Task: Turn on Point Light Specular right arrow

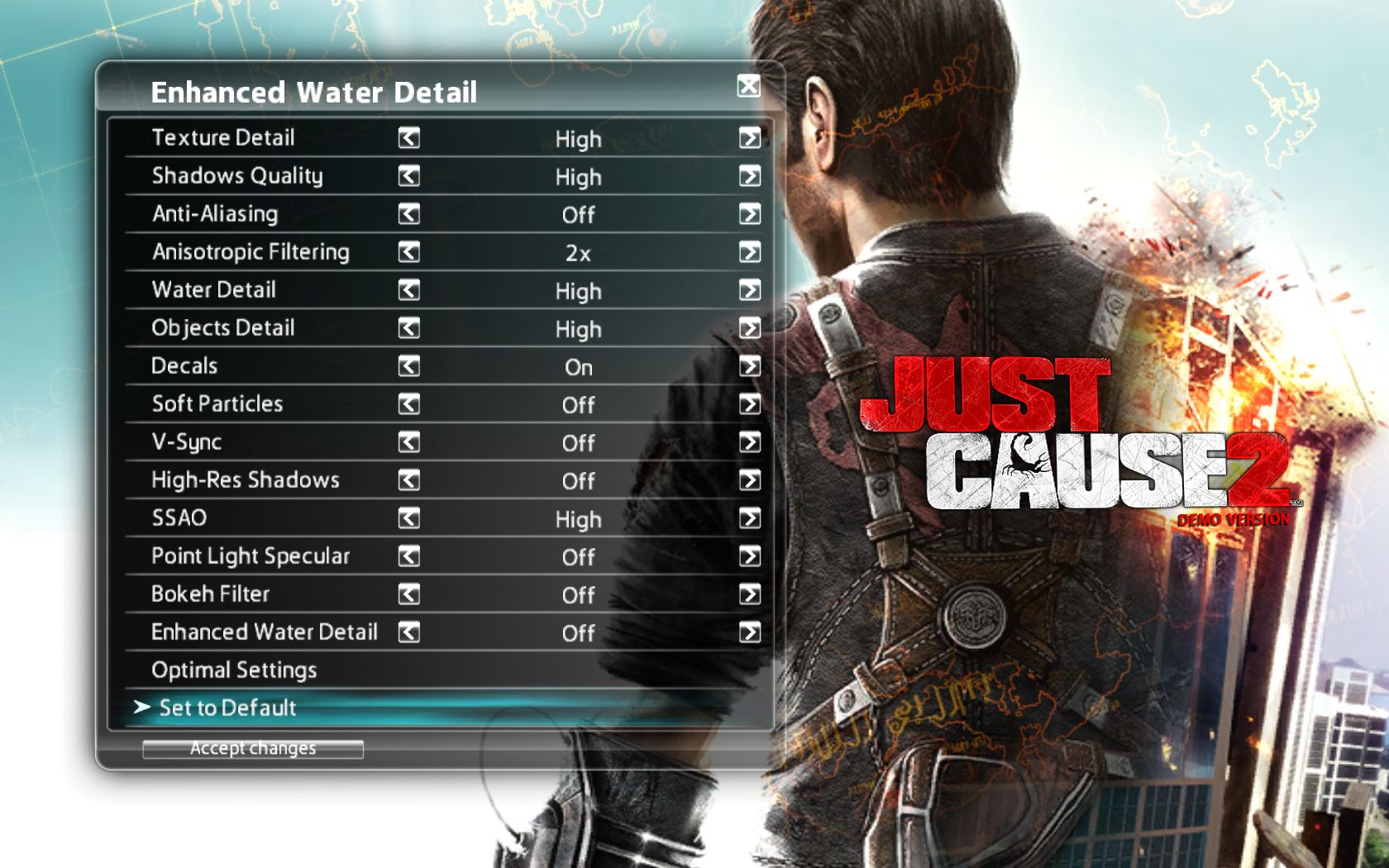Action: click(x=749, y=556)
